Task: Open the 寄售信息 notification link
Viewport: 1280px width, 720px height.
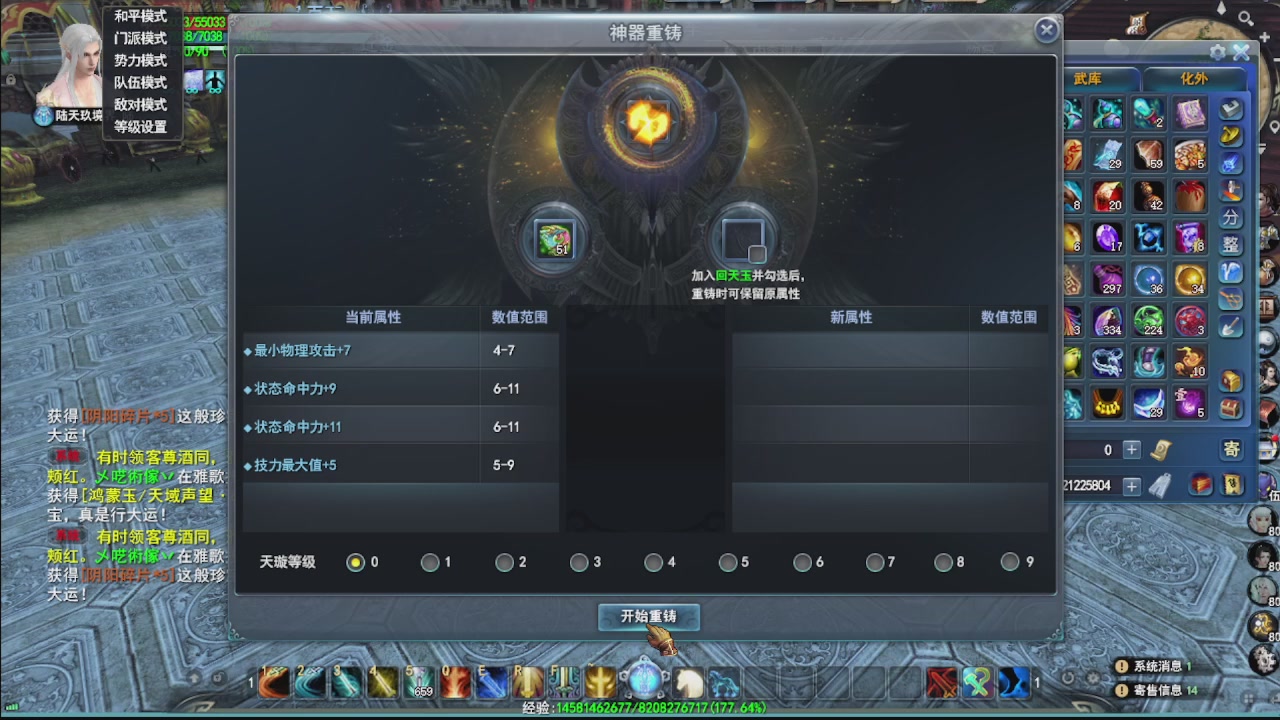Action: (x=1165, y=689)
